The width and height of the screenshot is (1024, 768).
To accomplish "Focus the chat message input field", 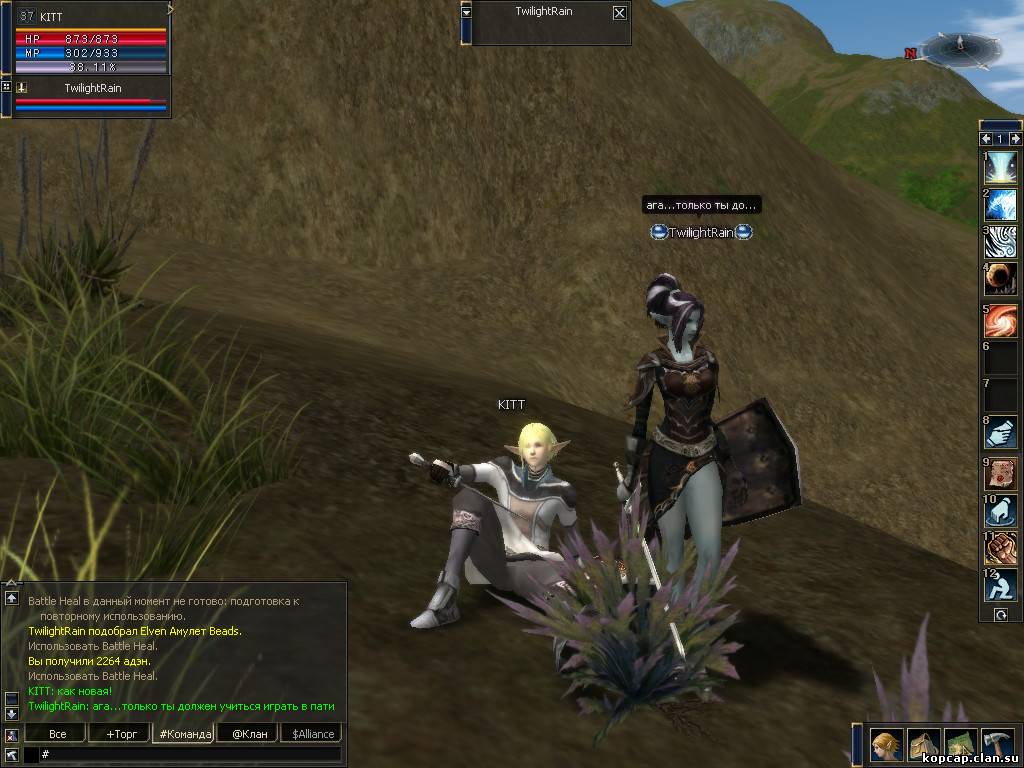I will [x=190, y=754].
